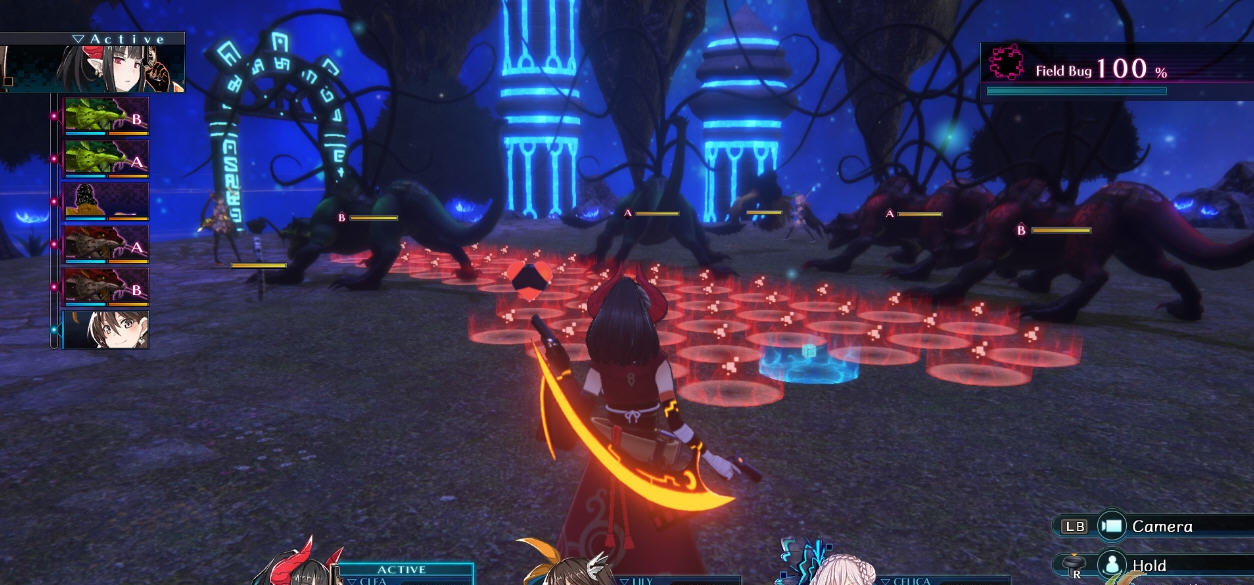Select the dark hooded enemy turn entry
The image size is (1254, 585).
(106, 200)
